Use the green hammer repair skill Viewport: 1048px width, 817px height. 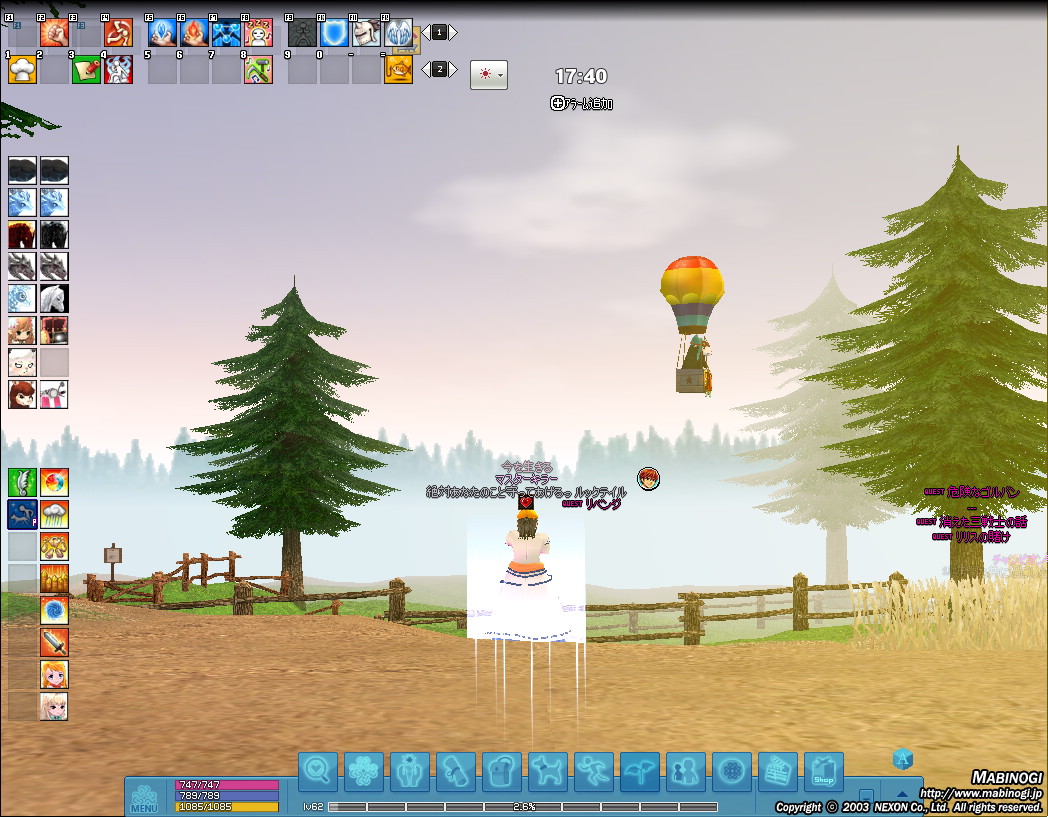258,69
